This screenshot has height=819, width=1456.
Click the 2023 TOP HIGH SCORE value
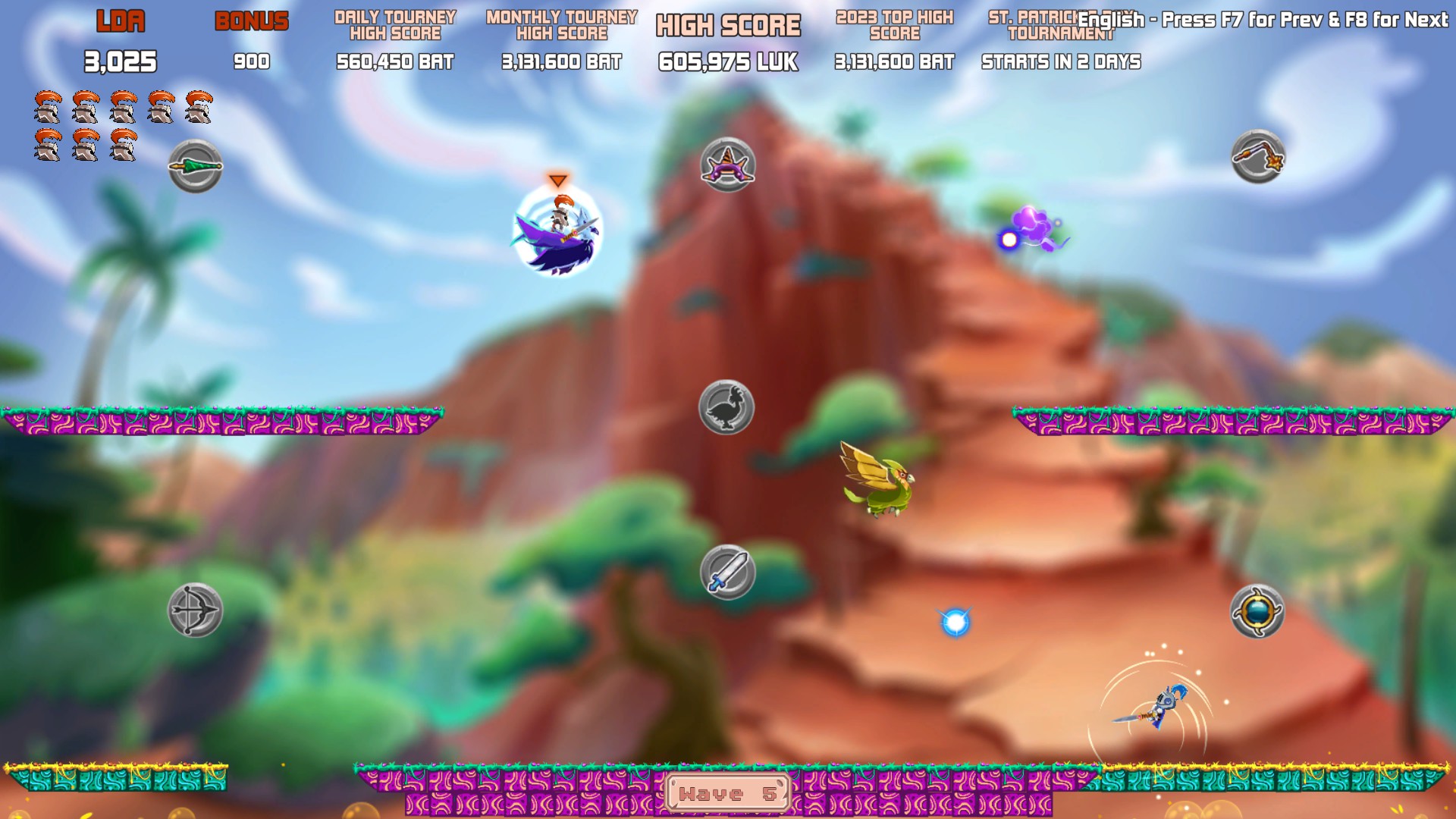(x=893, y=62)
